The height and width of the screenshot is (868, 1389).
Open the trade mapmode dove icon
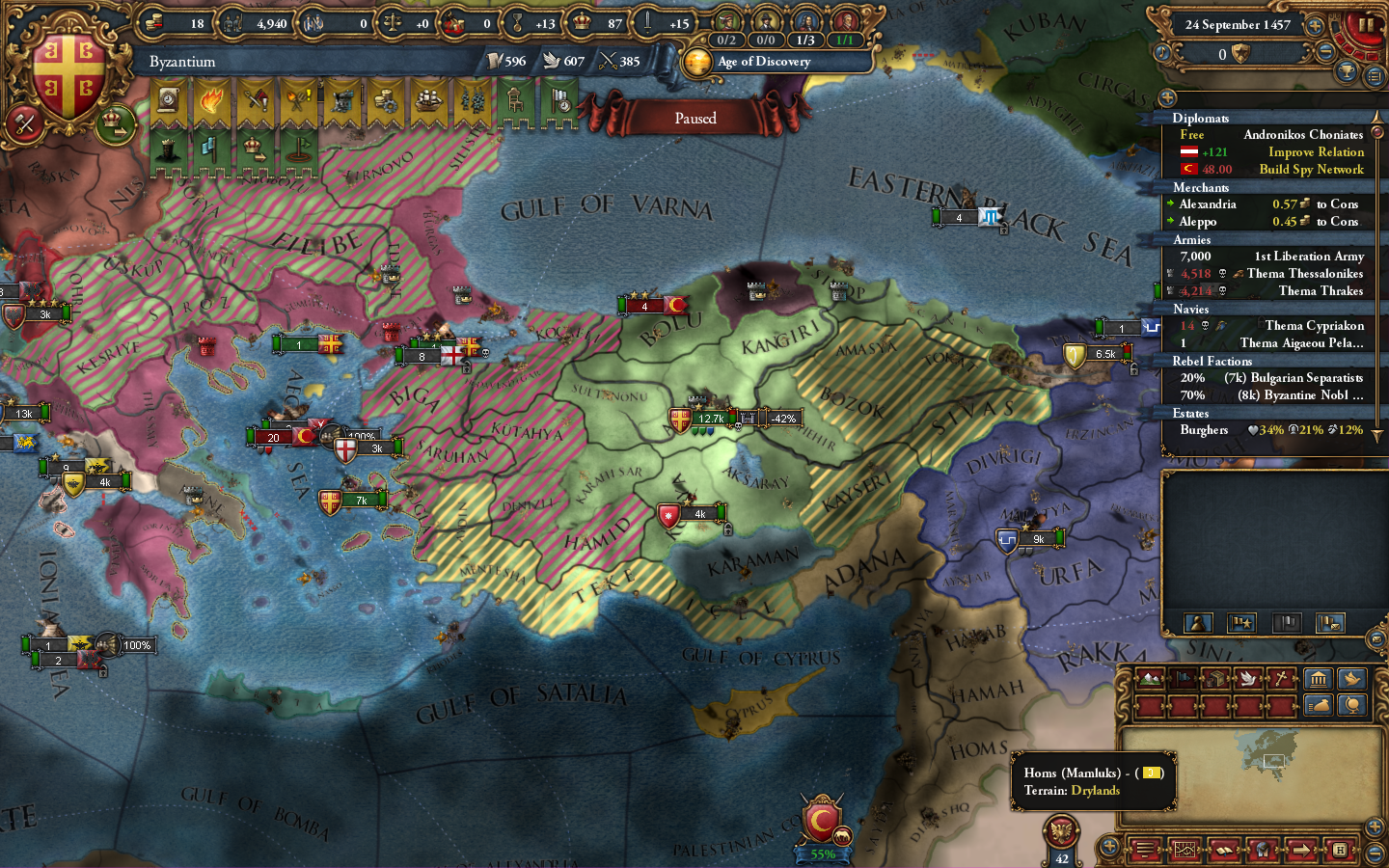point(1248,679)
